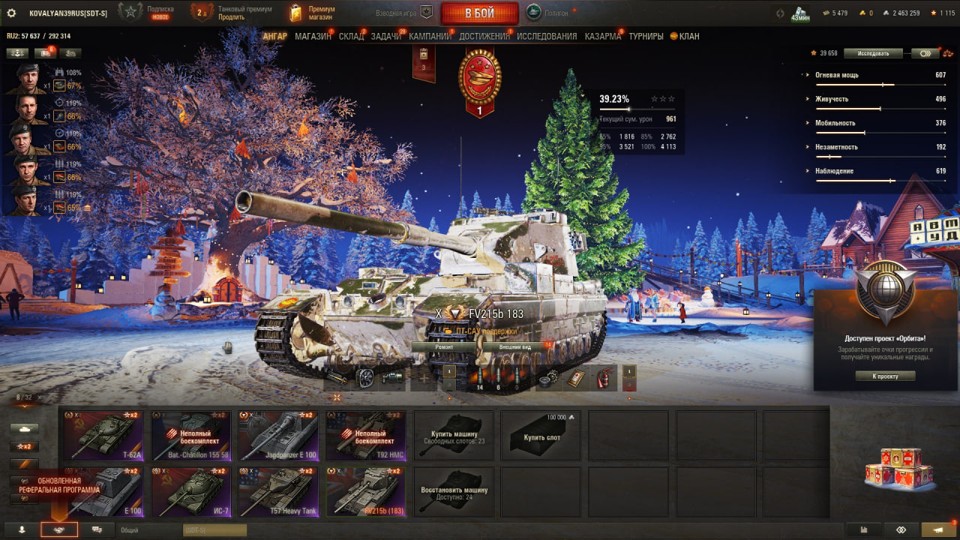Viewport: 960px width, 540px height.
Task: Open the ИССЛЕДОВАНИЯ tab
Action: [x=547, y=36]
